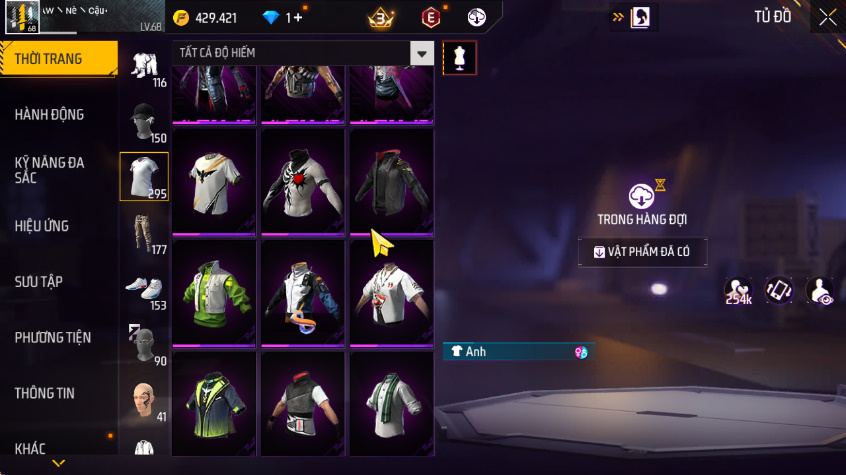
Task: Switch to the Thông Tin tab
Action: pyautogui.click(x=45, y=393)
